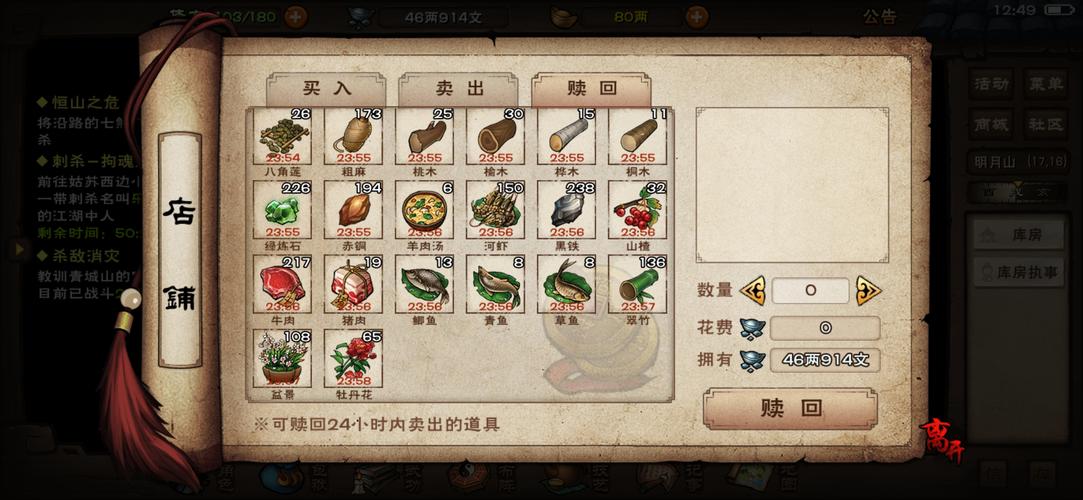The width and height of the screenshot is (1083, 500).
Task: Select the 绿炼石 green stone slot
Action: (282, 211)
